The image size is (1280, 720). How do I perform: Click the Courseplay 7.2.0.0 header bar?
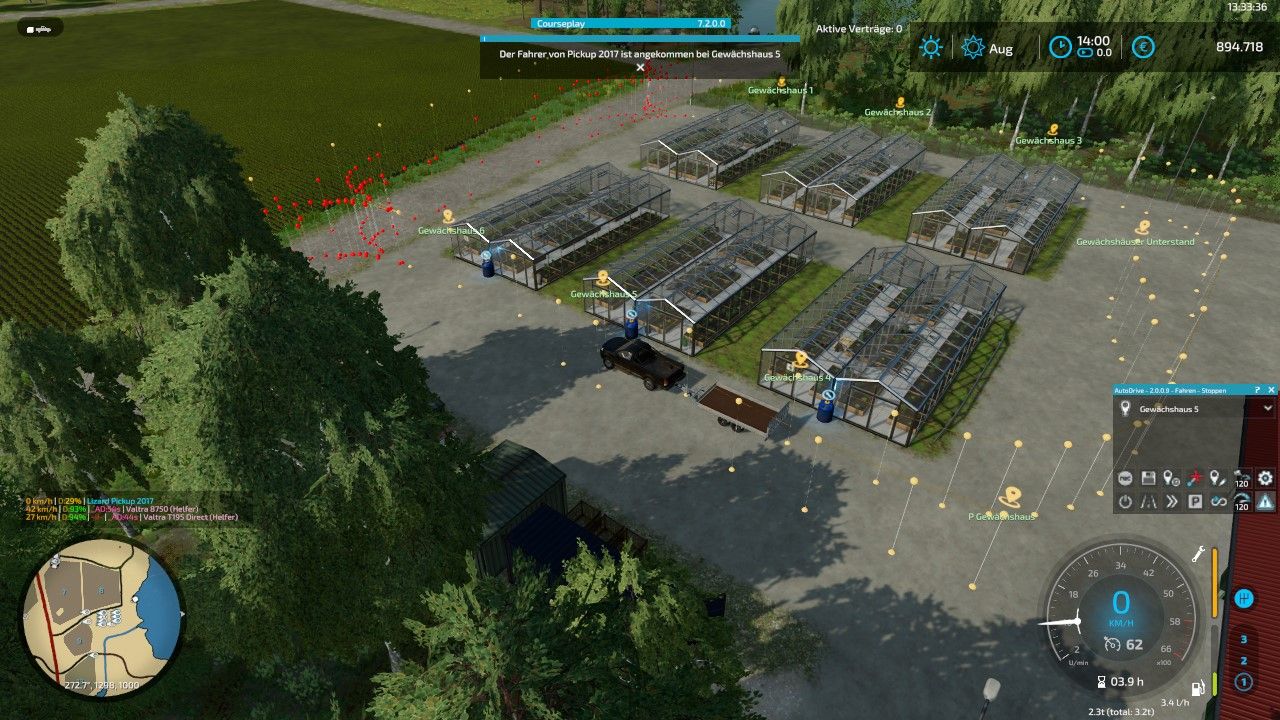click(631, 23)
